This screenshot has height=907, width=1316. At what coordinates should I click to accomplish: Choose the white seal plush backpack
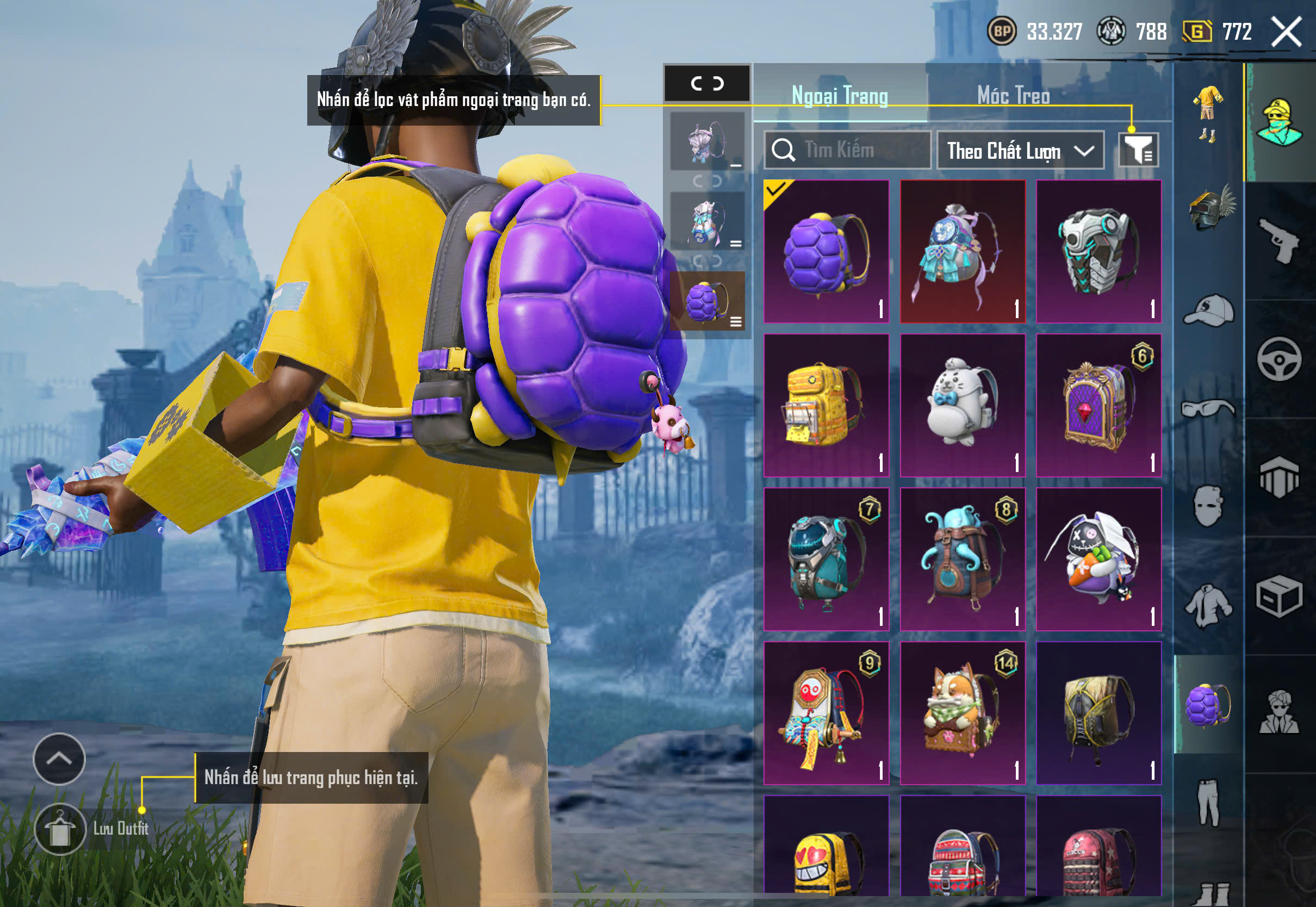[962, 405]
